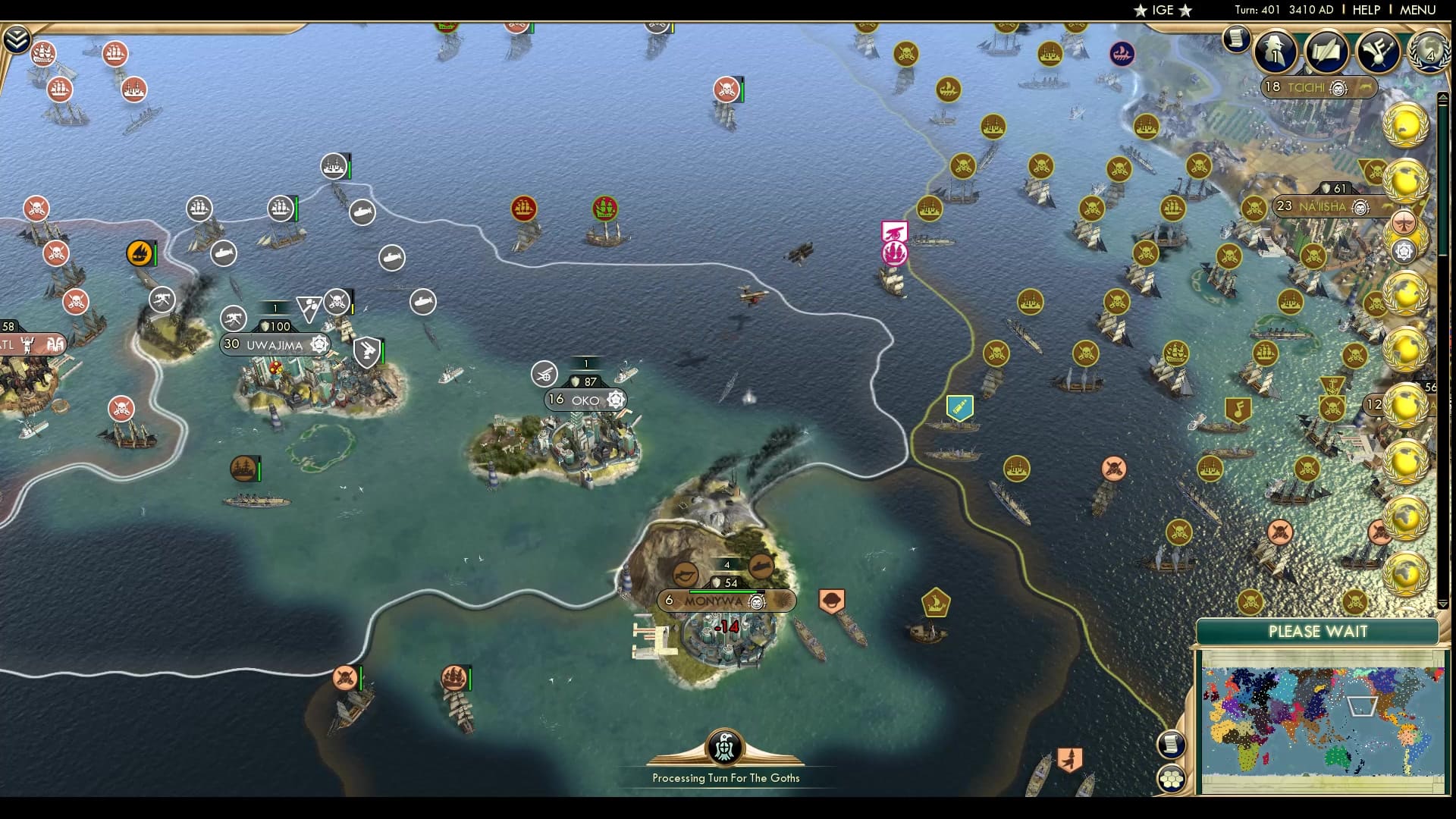Open the Great Works screen icon
Viewport: 1456px width, 819px height.
click(1327, 52)
